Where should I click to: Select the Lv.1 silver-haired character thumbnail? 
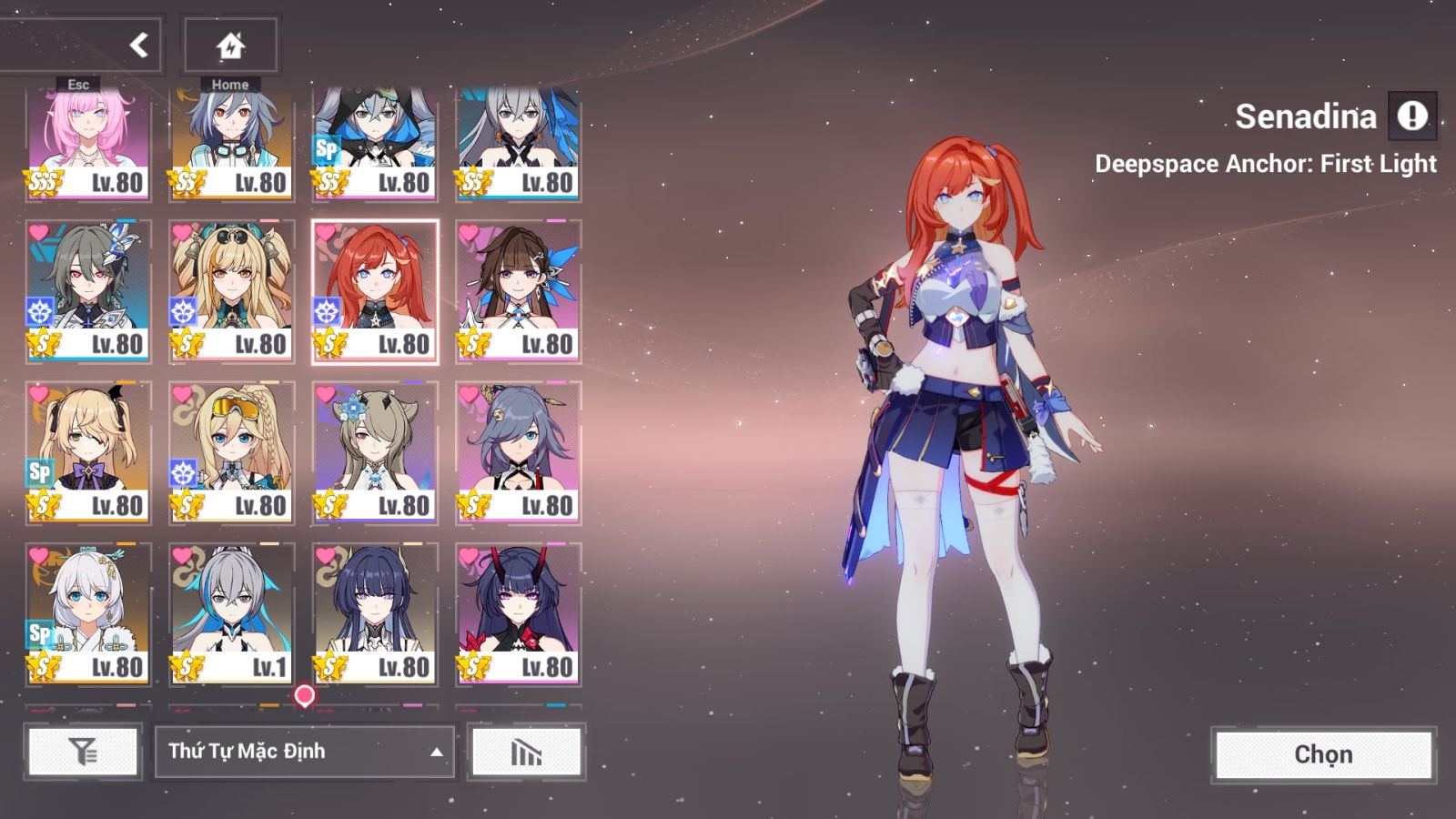[x=231, y=610]
